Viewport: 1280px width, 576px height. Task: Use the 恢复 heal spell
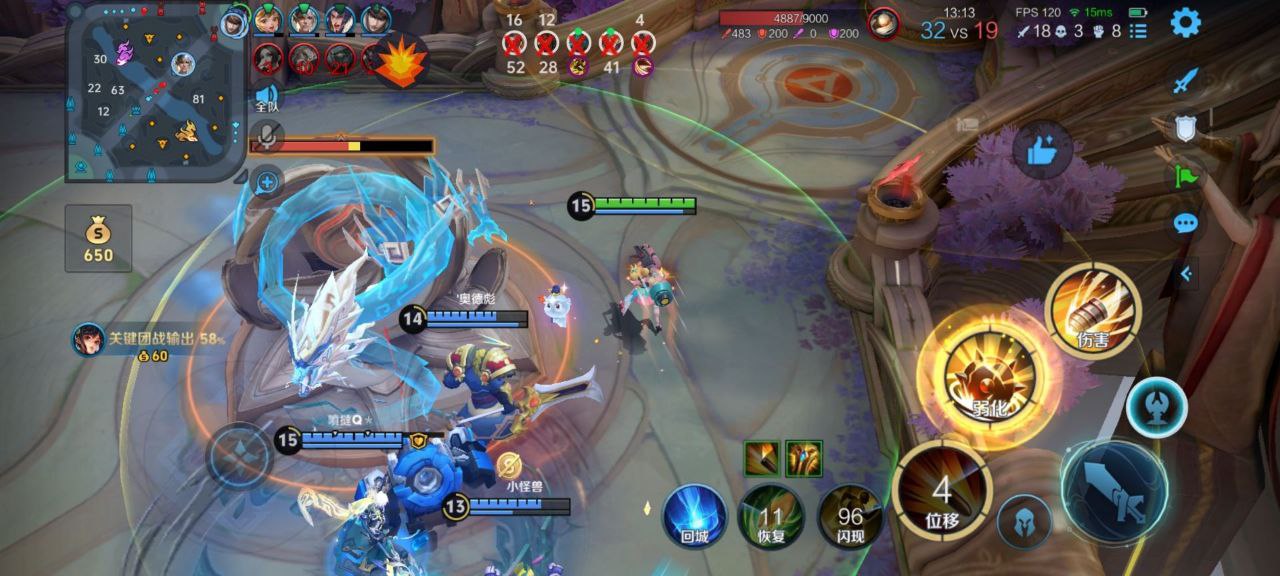tap(770, 516)
